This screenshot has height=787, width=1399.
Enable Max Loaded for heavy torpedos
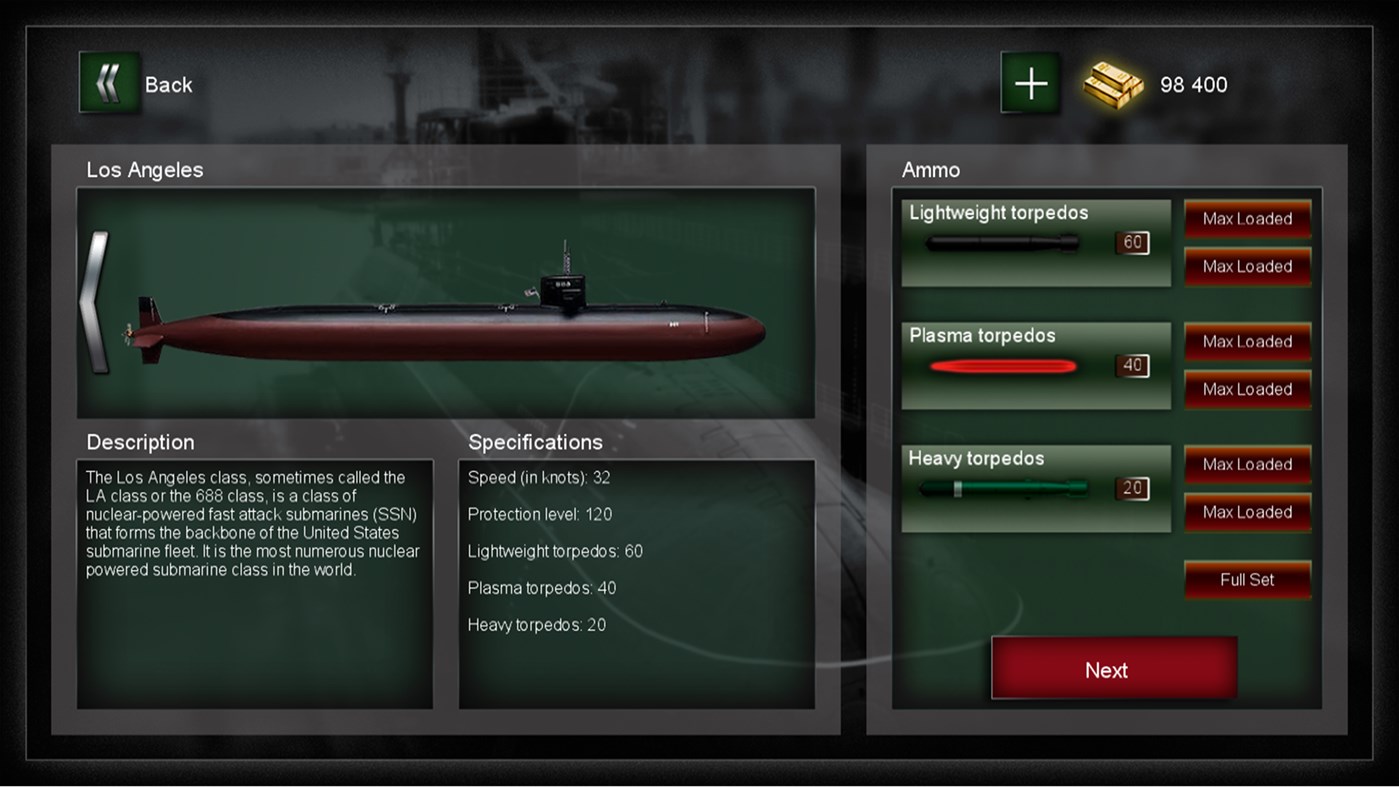pyautogui.click(x=1247, y=464)
